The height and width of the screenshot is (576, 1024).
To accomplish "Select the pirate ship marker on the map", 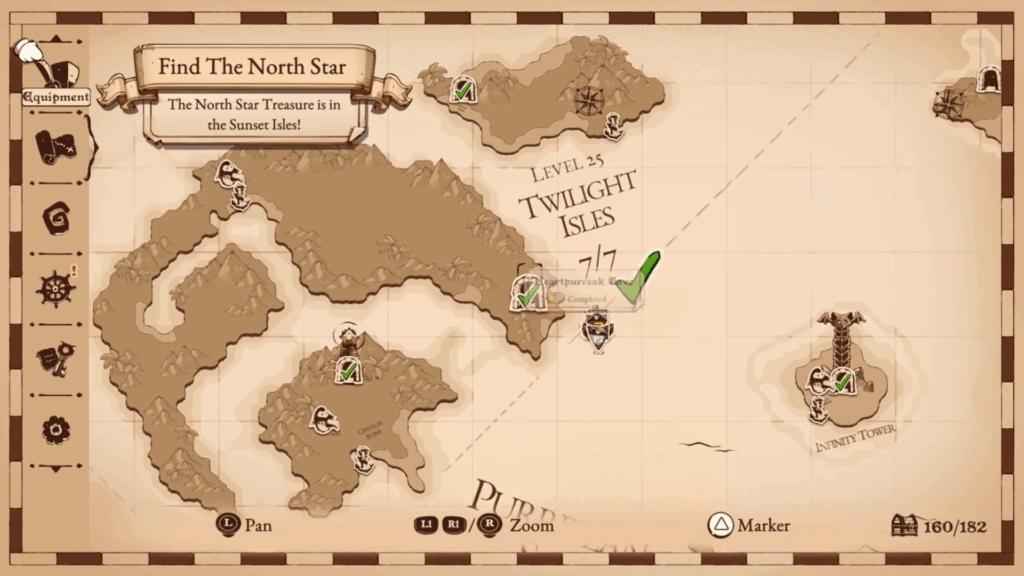I will pyautogui.click(x=597, y=330).
